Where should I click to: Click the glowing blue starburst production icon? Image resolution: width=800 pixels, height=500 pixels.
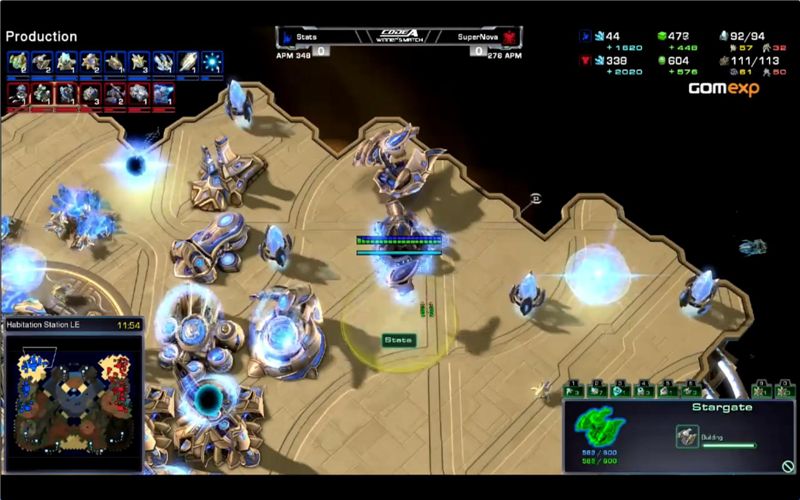212,62
